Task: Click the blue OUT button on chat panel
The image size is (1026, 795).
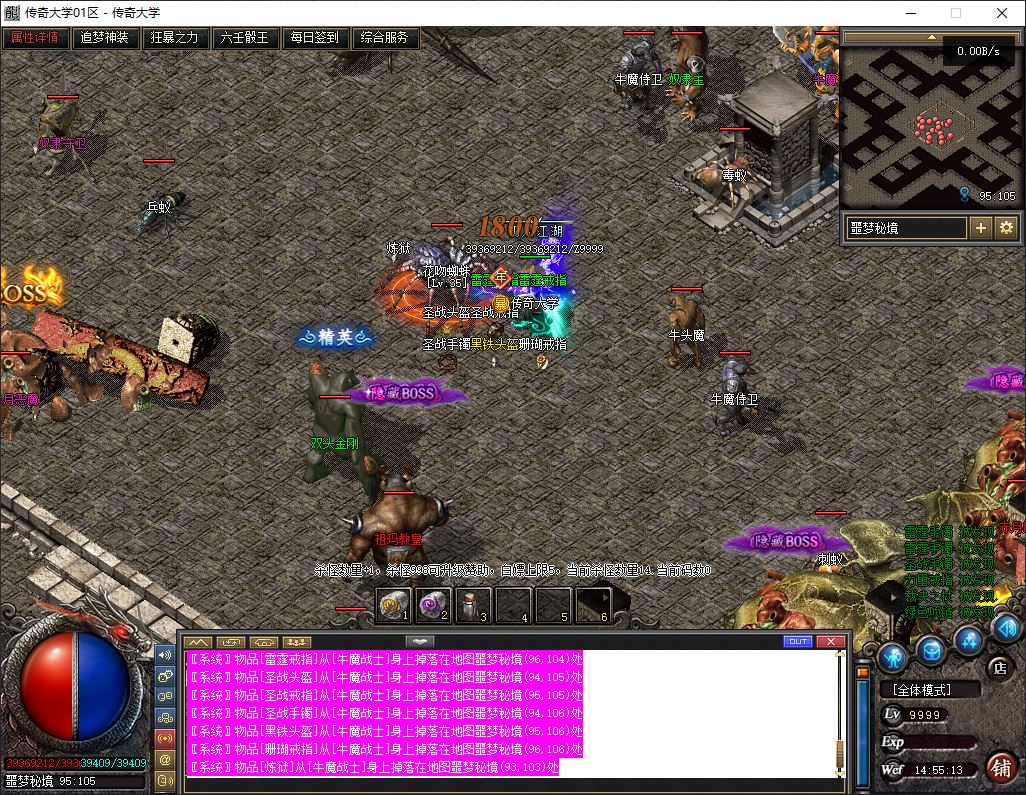Action: (x=798, y=641)
